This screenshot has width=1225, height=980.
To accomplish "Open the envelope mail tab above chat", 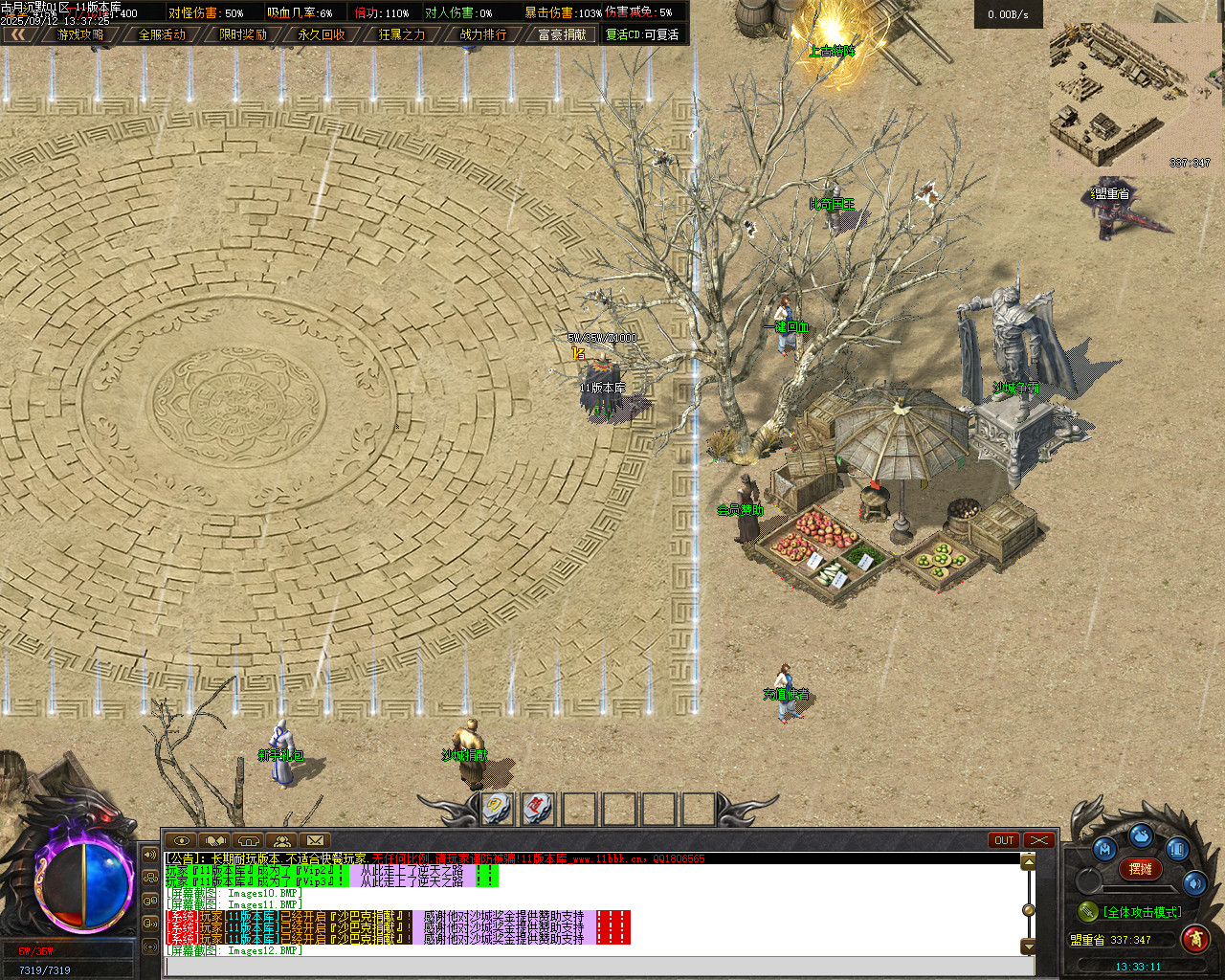I will tap(315, 841).
